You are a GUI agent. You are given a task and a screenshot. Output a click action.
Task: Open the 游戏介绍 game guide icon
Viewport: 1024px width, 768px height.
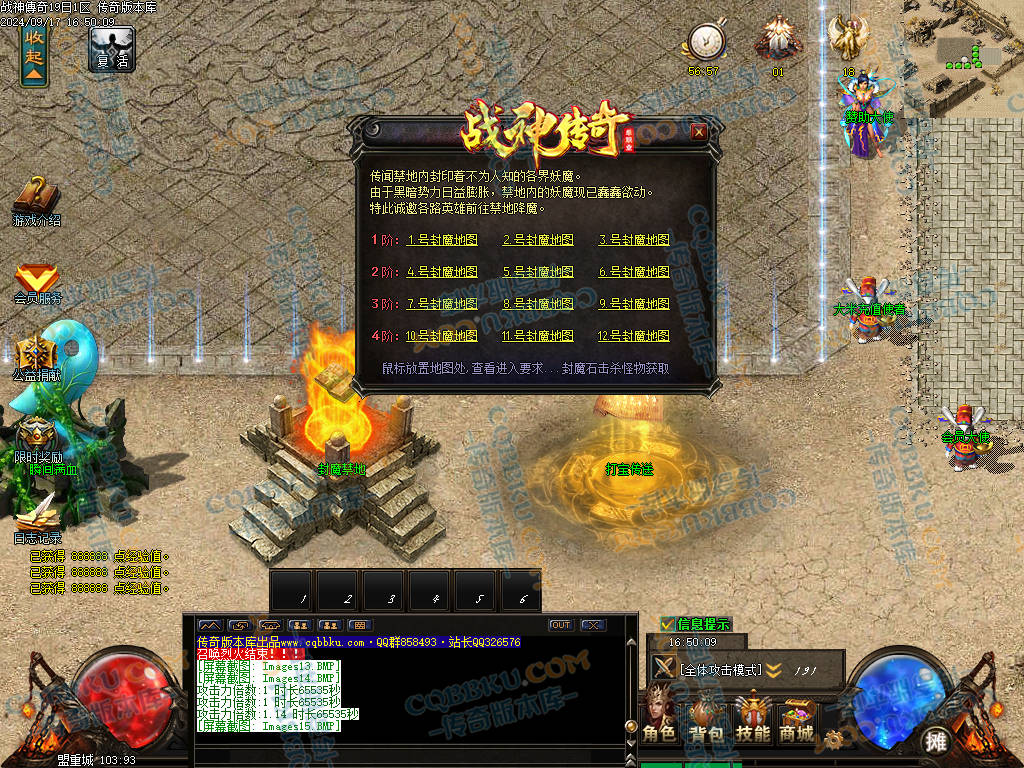[x=37, y=198]
